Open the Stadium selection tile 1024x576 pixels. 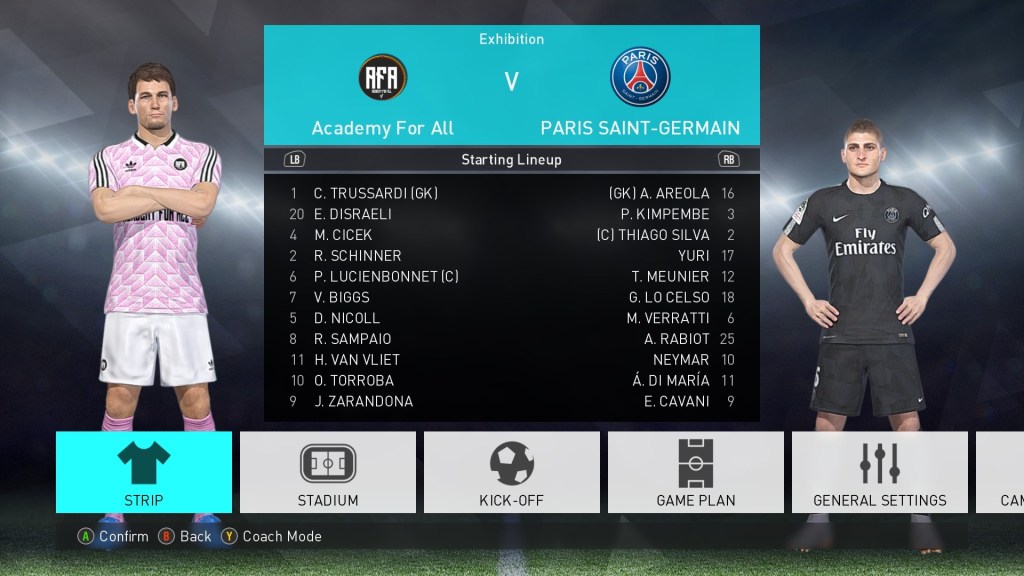(328, 472)
